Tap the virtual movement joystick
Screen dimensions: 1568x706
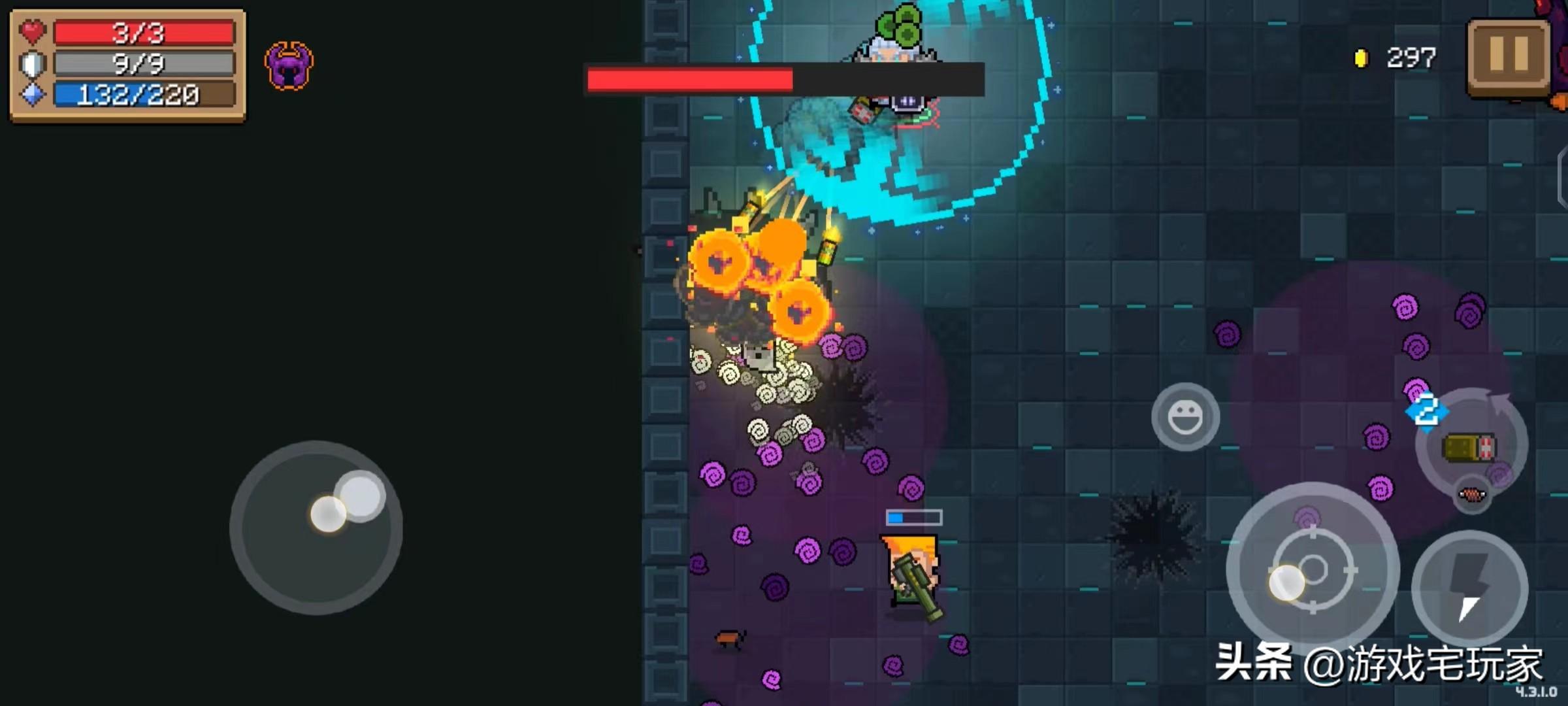(316, 527)
